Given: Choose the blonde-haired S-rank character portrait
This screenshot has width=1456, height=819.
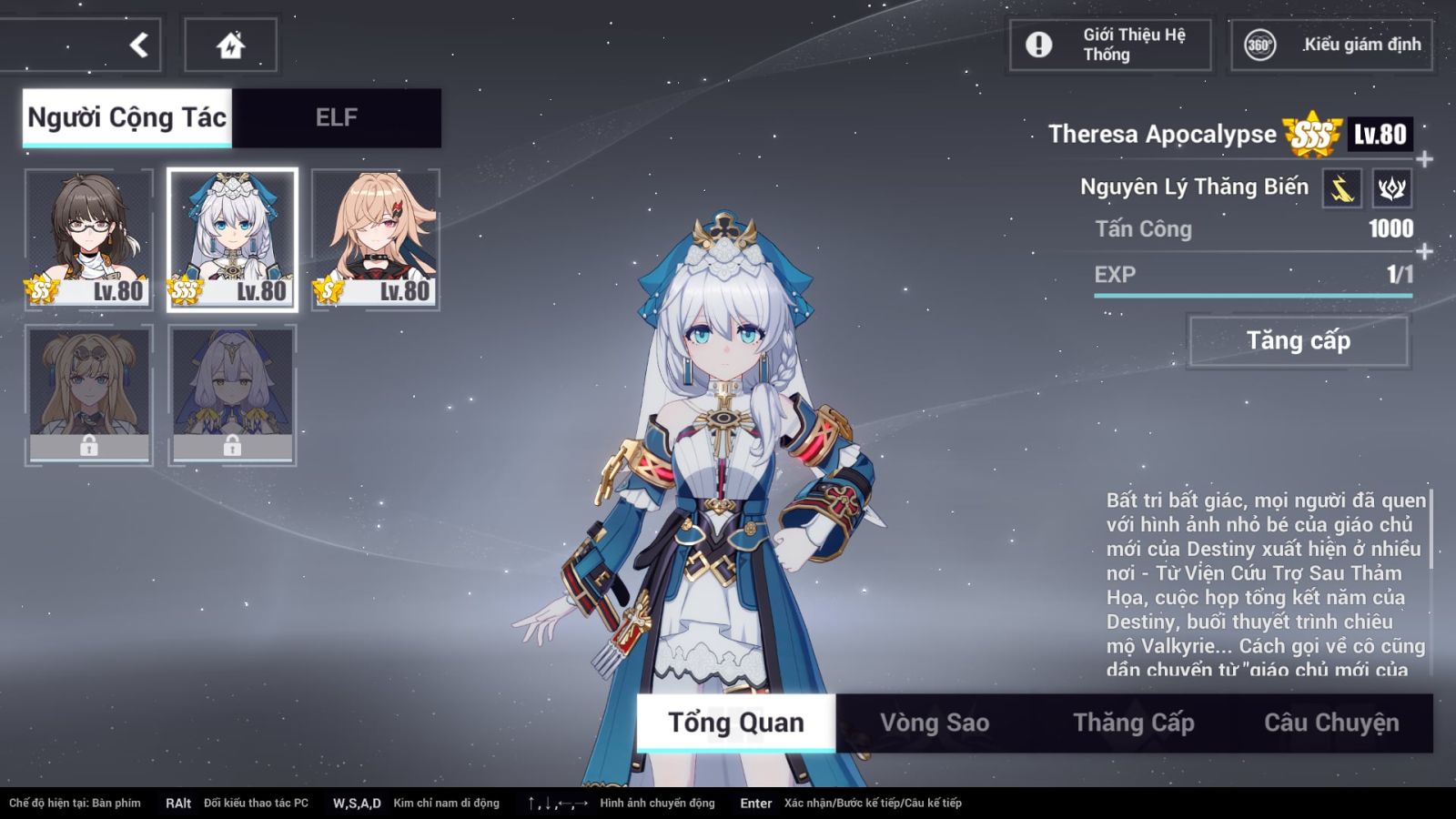Looking at the screenshot, I should [x=376, y=239].
